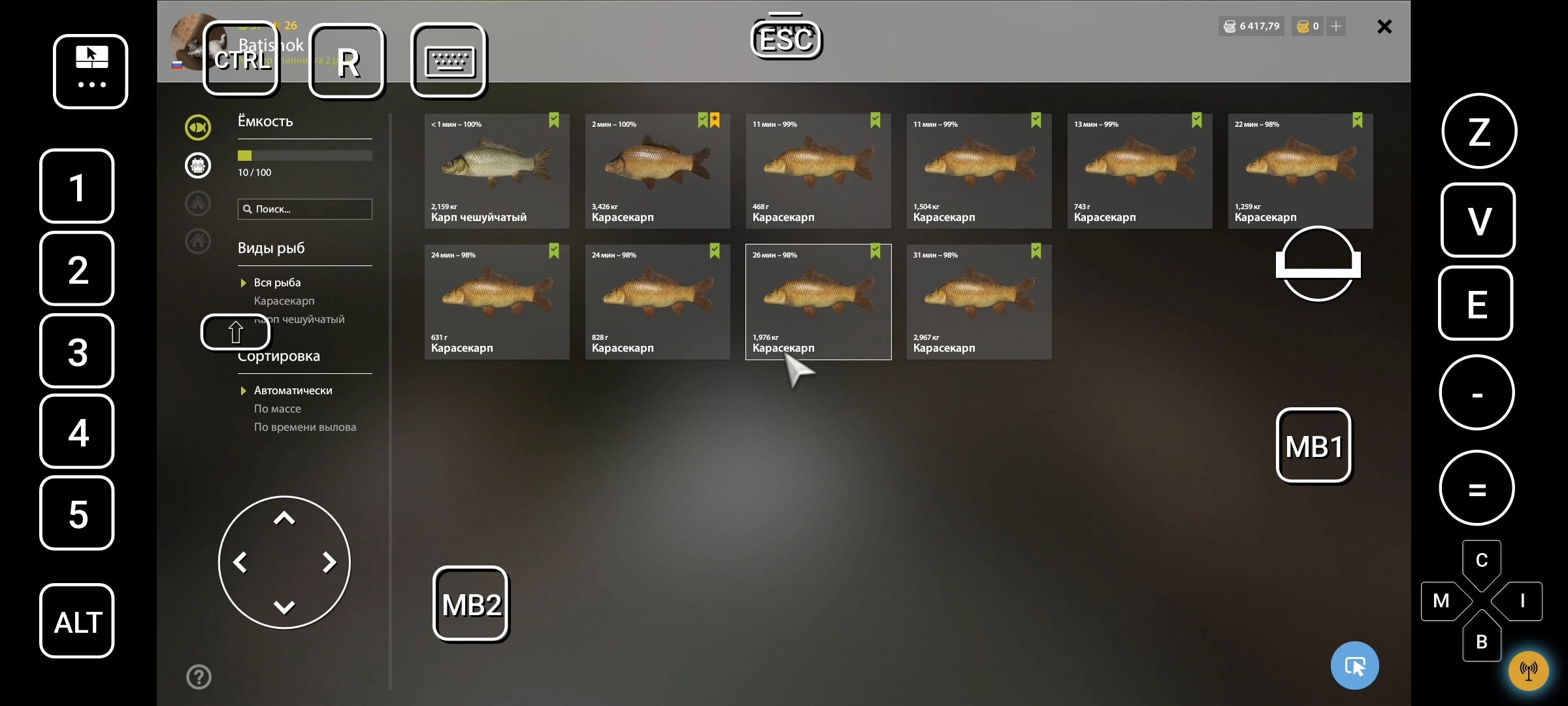Close the fish keepnet window

[x=1384, y=27]
